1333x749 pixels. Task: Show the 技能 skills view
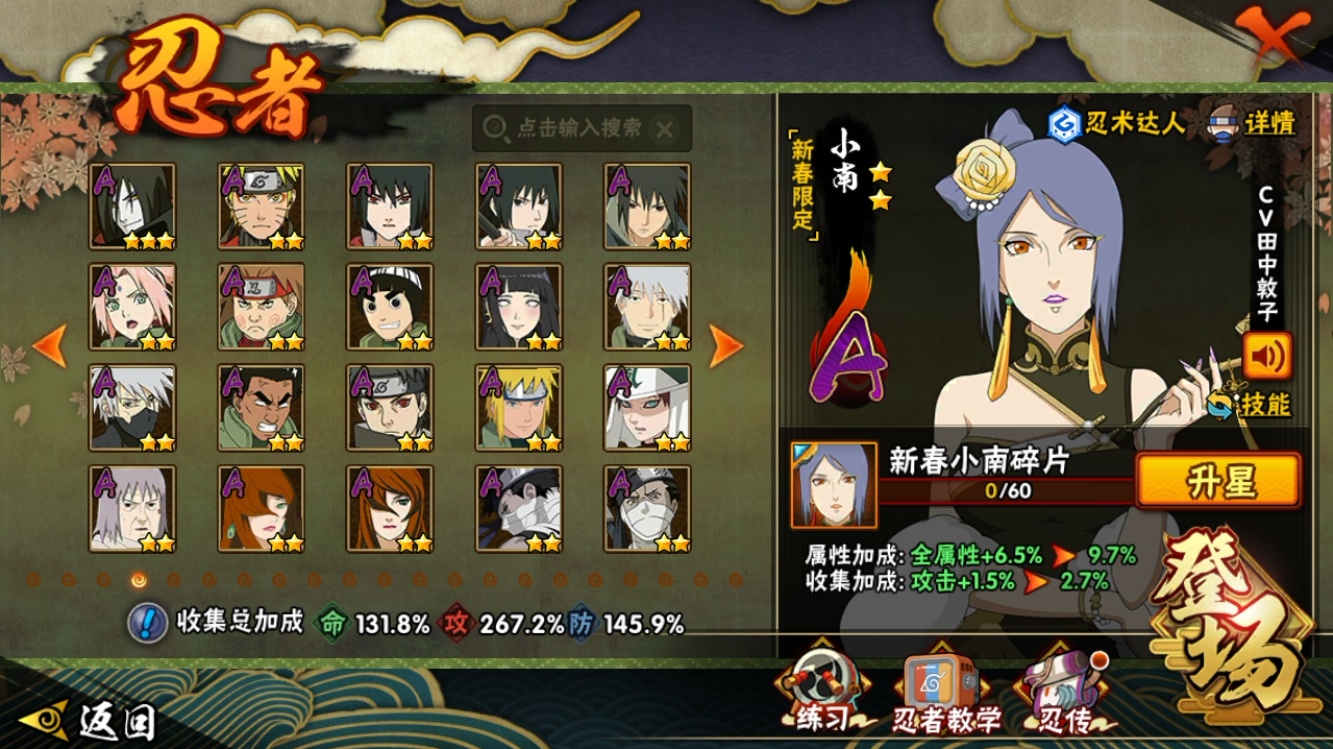1250,404
